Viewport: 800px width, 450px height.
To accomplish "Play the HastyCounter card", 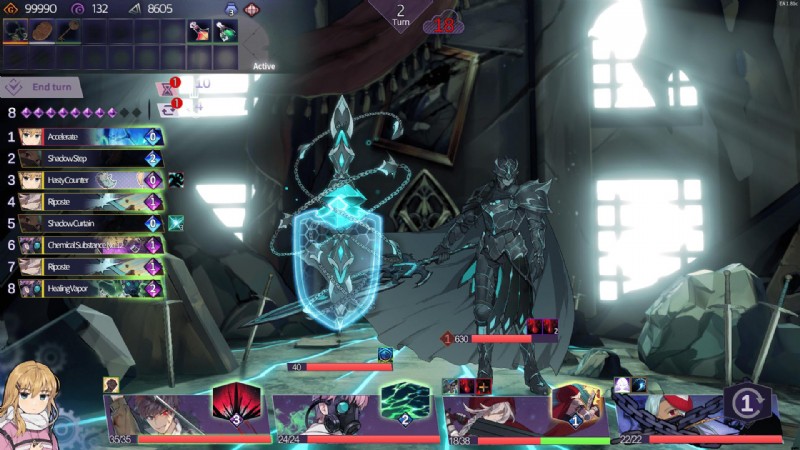I will tap(90, 180).
